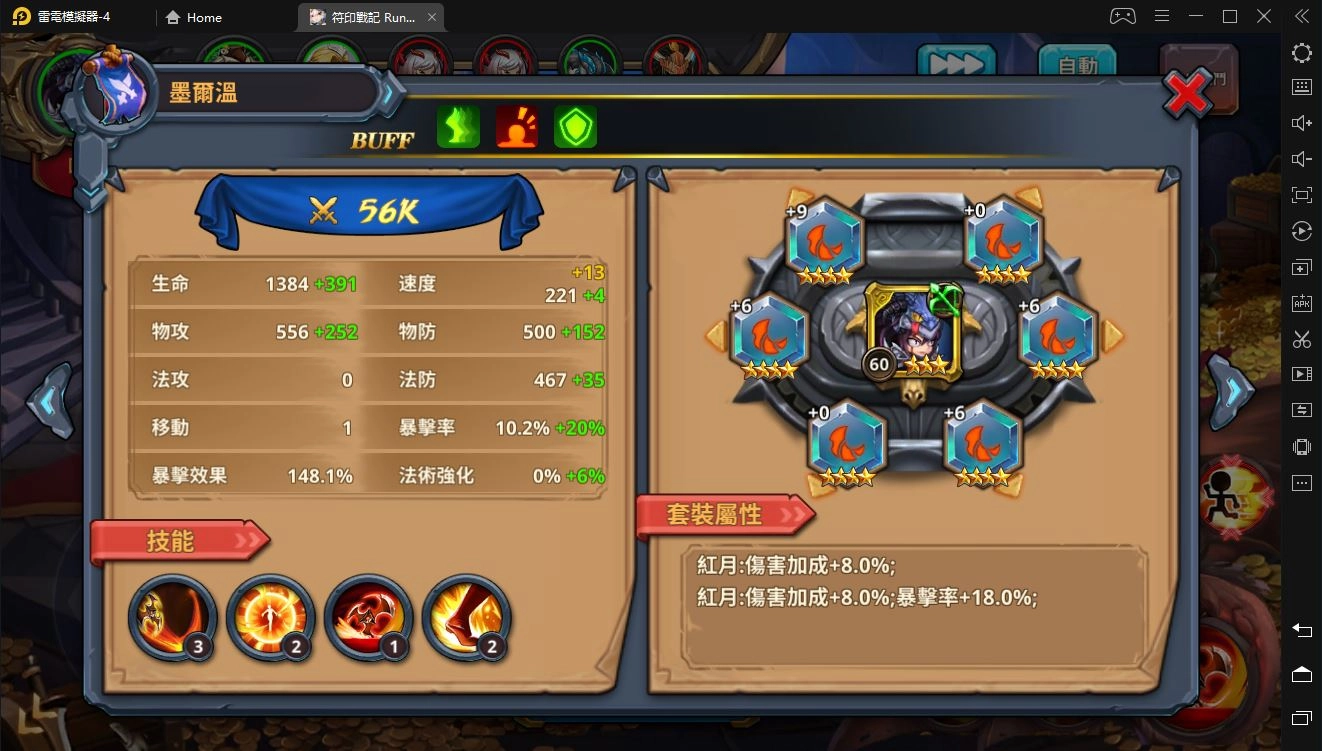The image size is (1322, 751).
Task: Expand hero details via chevron next to 墨爾溫
Action: pos(387,93)
